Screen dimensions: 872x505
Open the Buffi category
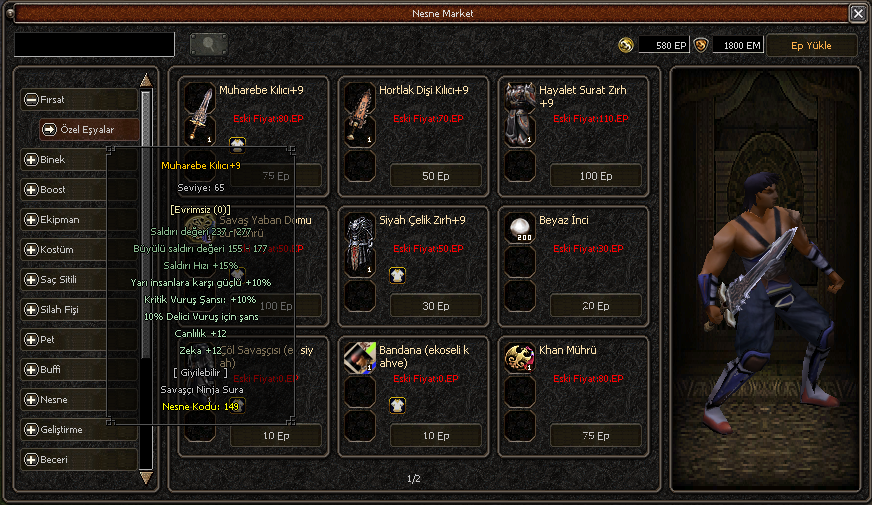(x=79, y=369)
